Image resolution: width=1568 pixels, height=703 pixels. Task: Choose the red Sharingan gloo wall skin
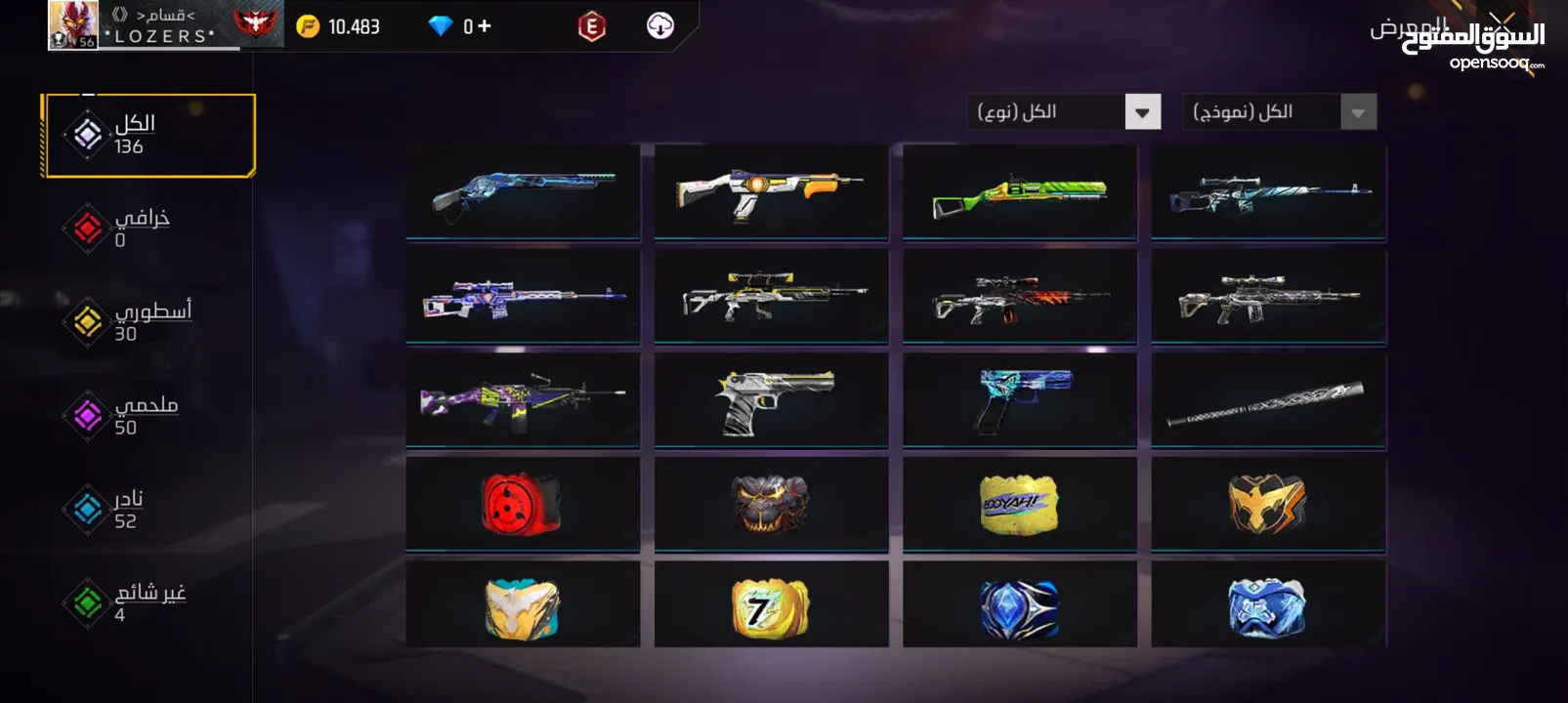[523, 504]
